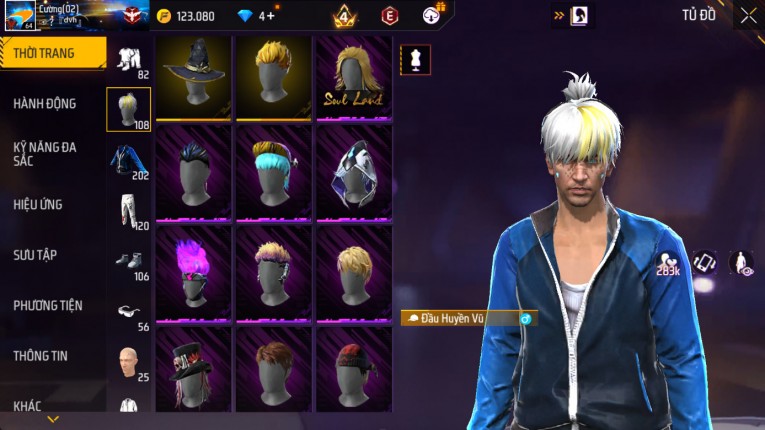
Task: Open the THÔNG TIN category
Action: pyautogui.click(x=41, y=355)
